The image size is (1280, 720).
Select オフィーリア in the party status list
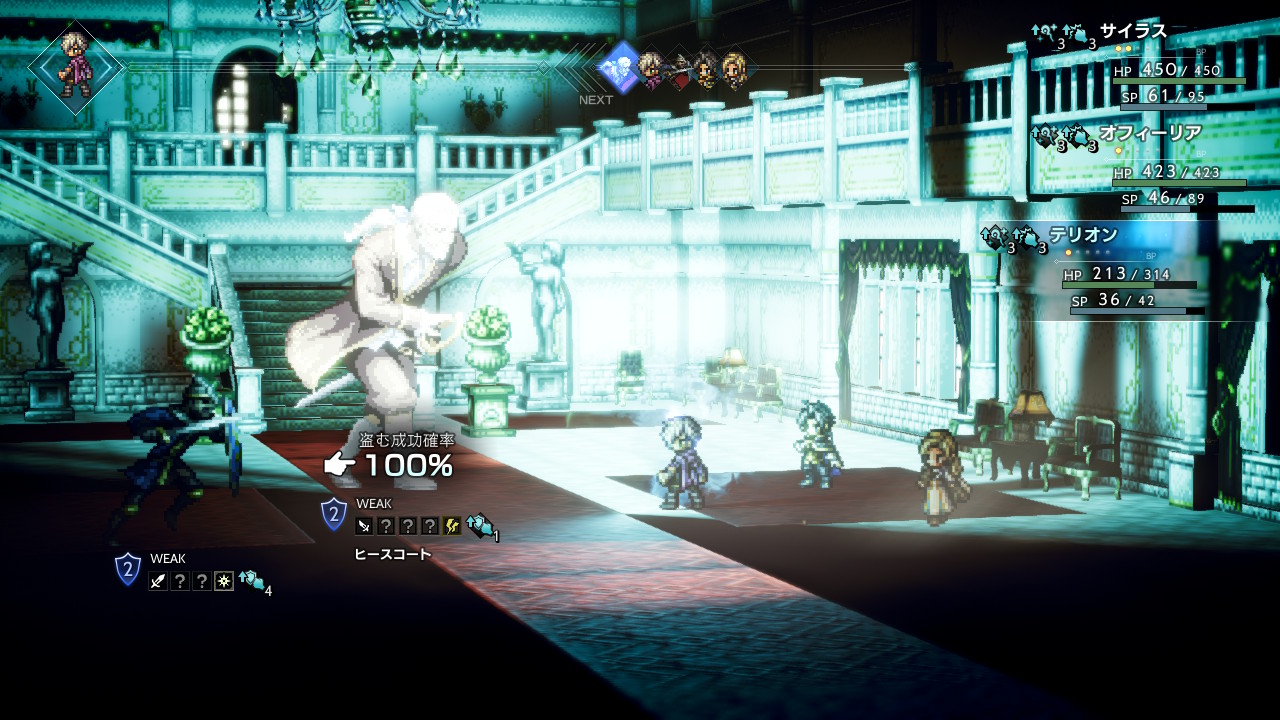click(1150, 133)
